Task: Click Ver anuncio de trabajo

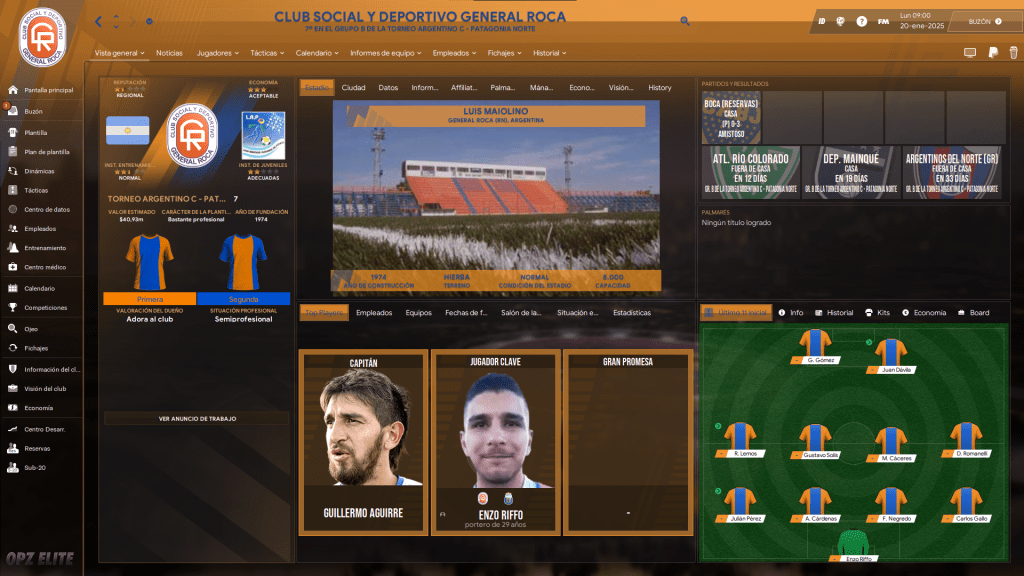Action: (x=197, y=418)
